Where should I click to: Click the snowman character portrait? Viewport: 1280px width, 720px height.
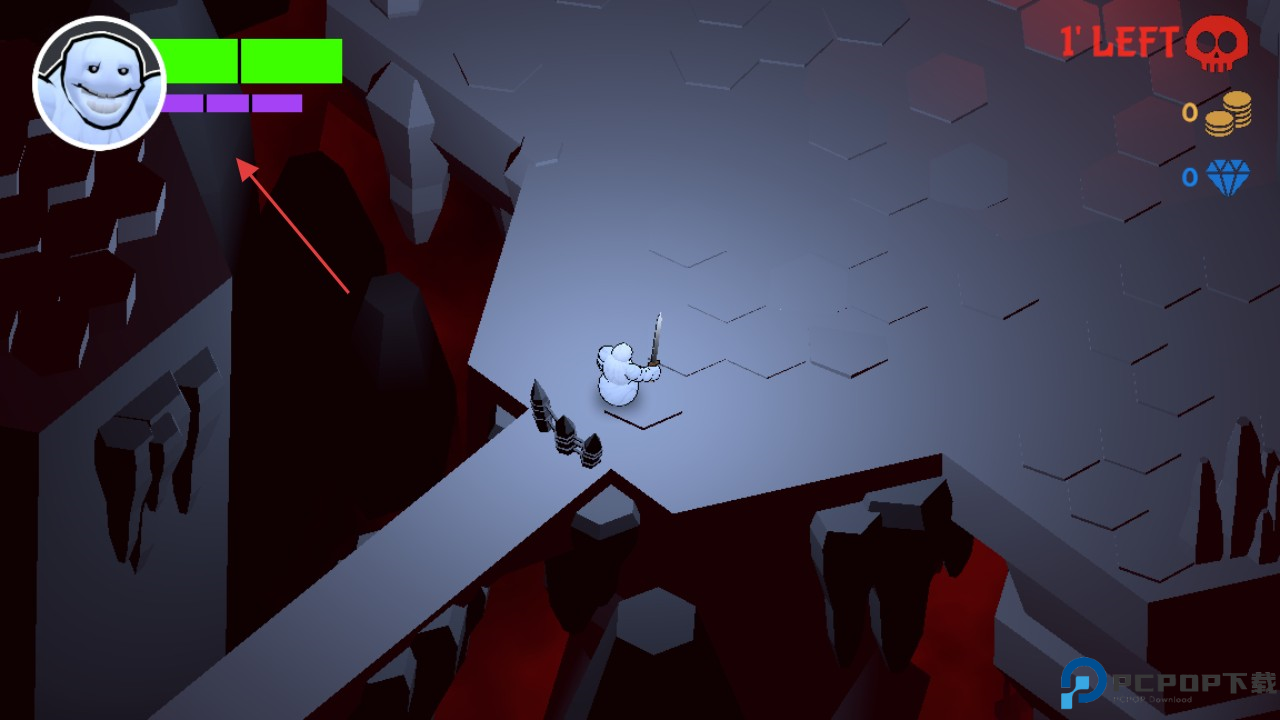point(99,83)
